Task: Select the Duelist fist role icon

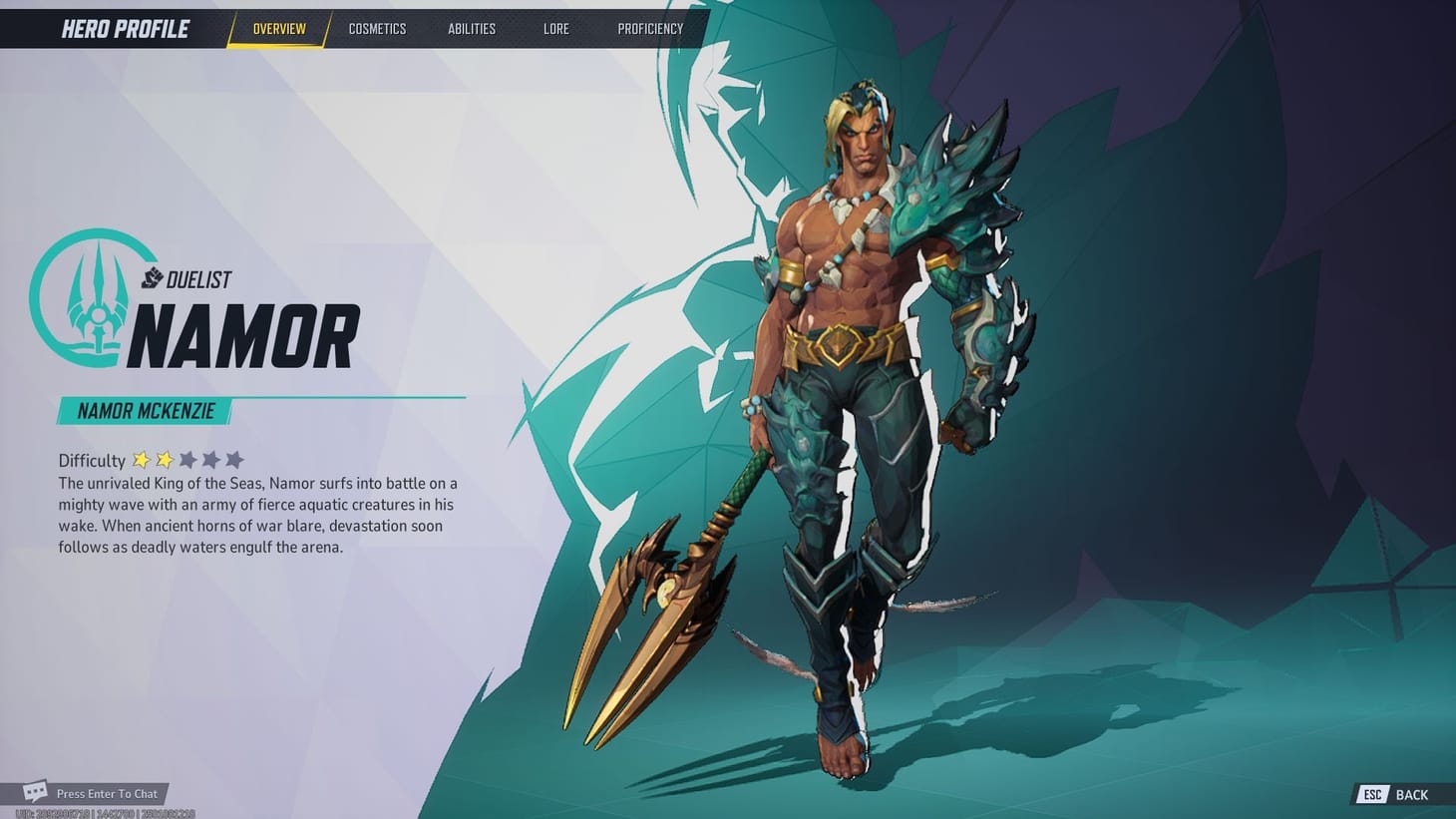Action: coord(150,279)
